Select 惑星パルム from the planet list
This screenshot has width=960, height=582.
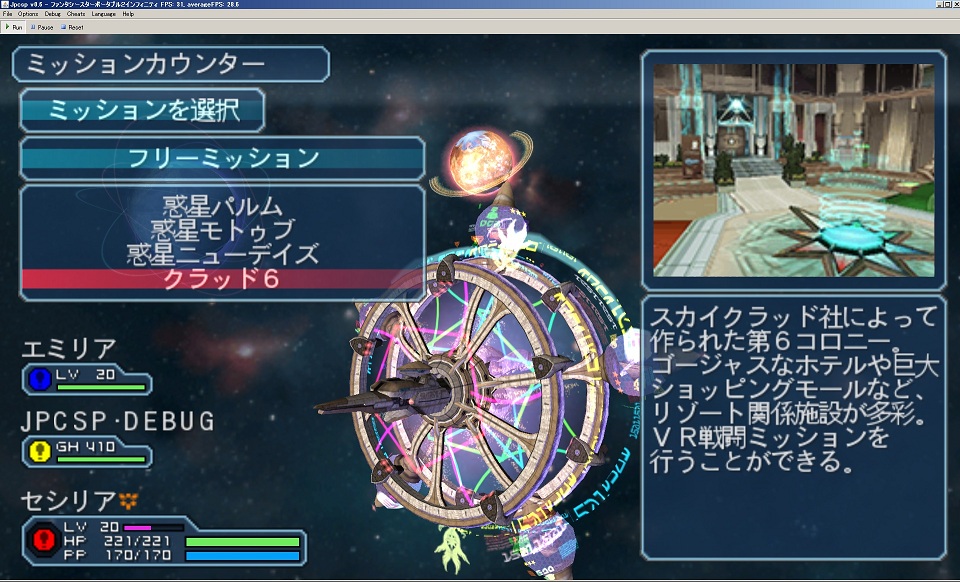click(x=222, y=208)
